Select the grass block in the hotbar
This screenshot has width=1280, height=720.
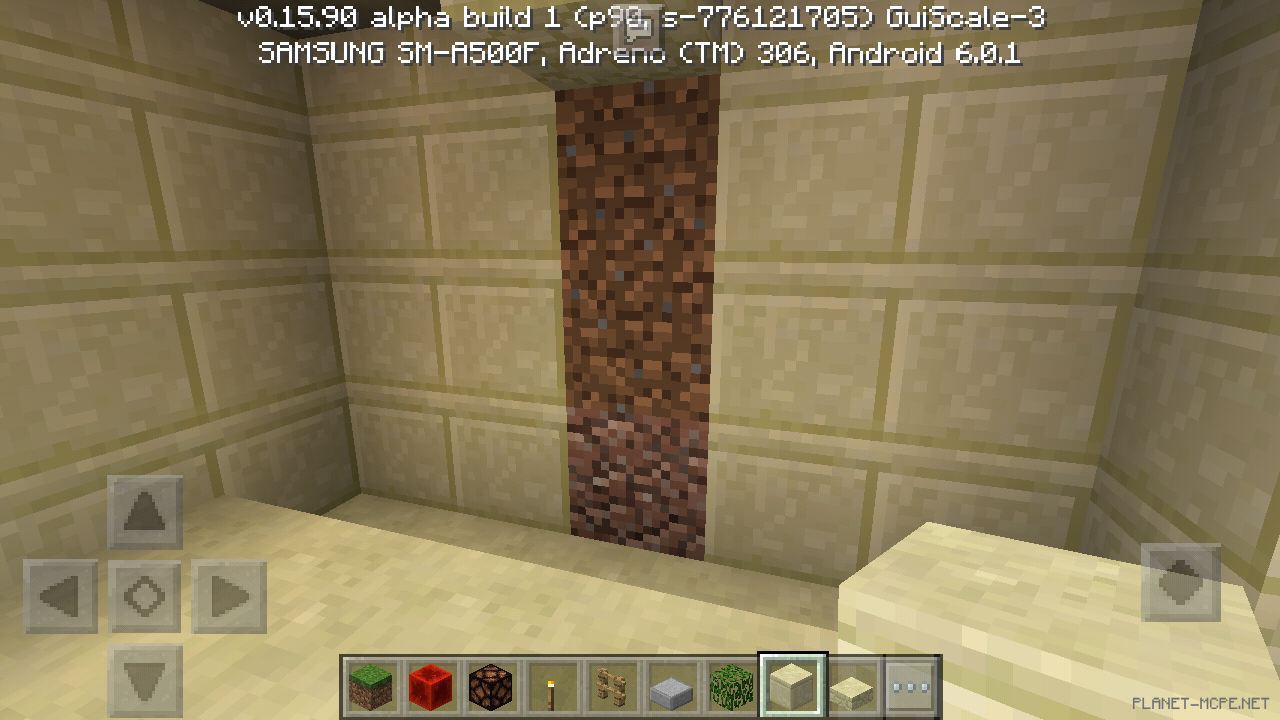coord(370,686)
